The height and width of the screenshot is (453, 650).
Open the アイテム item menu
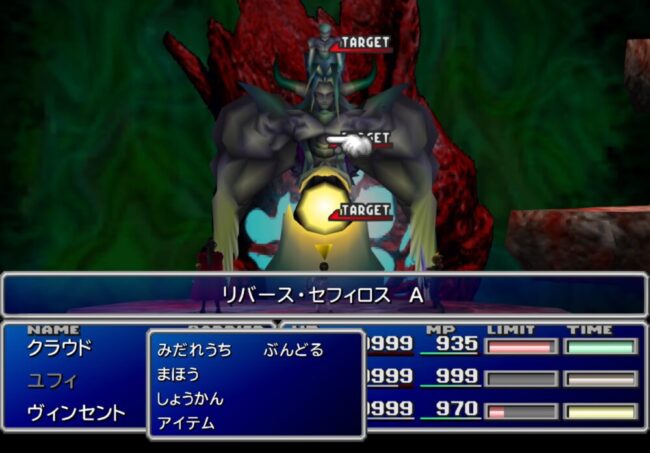click(x=186, y=422)
